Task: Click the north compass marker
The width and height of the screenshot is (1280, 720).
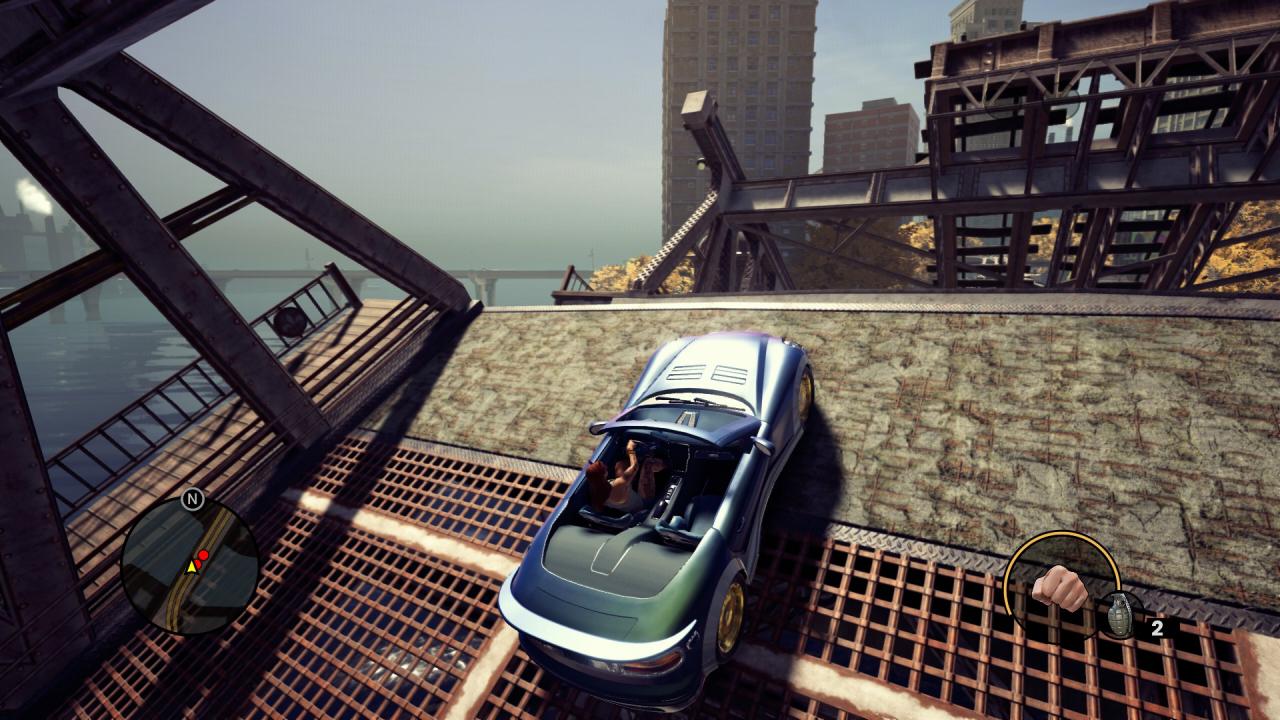Action: 193,498
